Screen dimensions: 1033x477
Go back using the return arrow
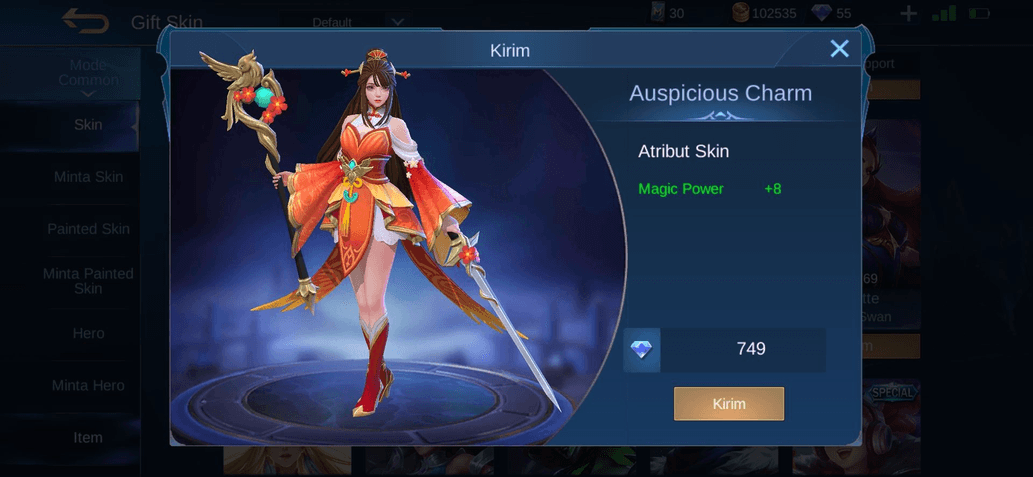tap(85, 20)
